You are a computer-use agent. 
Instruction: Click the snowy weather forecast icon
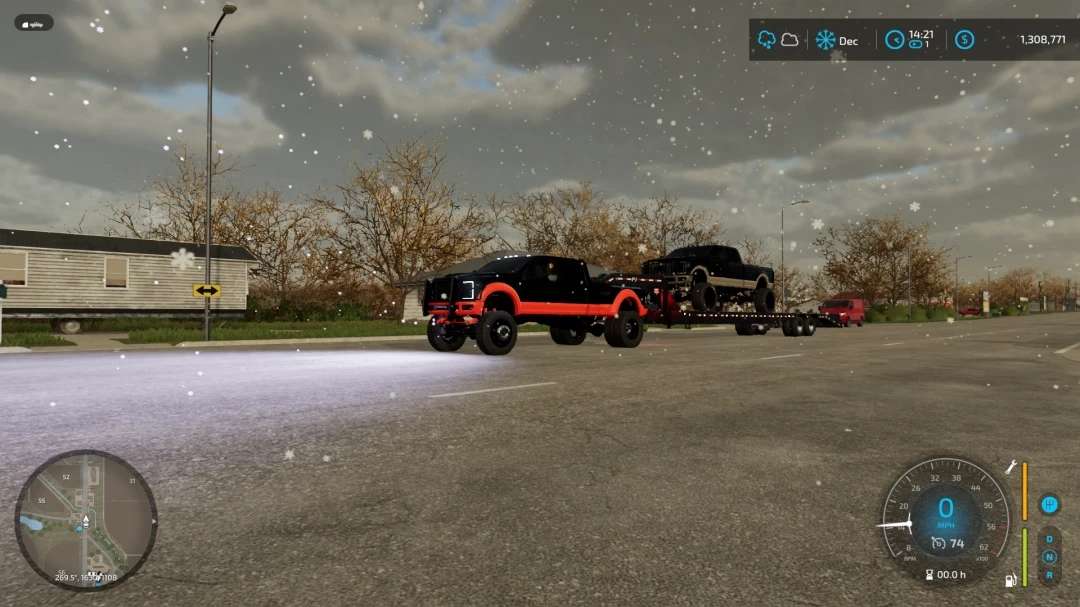click(x=767, y=40)
